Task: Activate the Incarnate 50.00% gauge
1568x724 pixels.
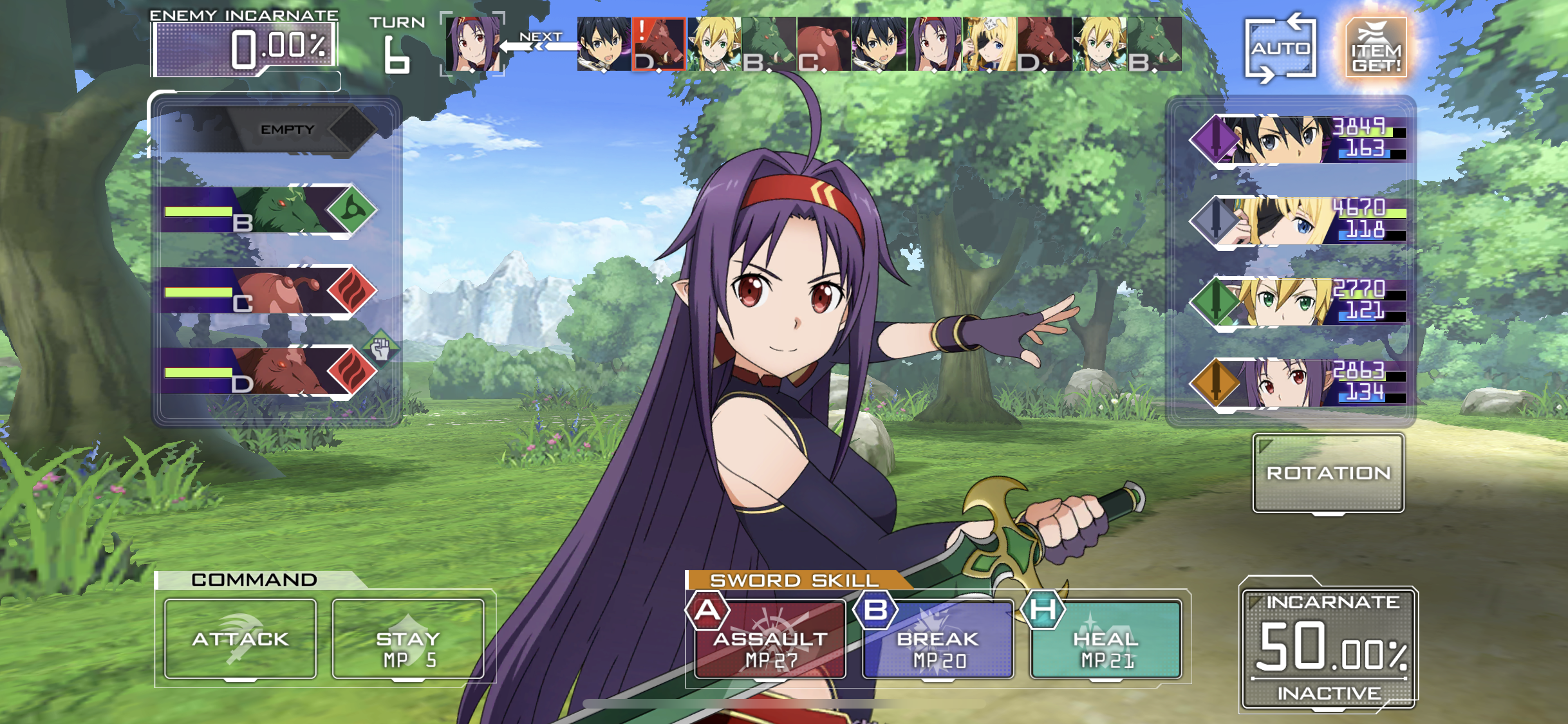Action: point(1329,647)
